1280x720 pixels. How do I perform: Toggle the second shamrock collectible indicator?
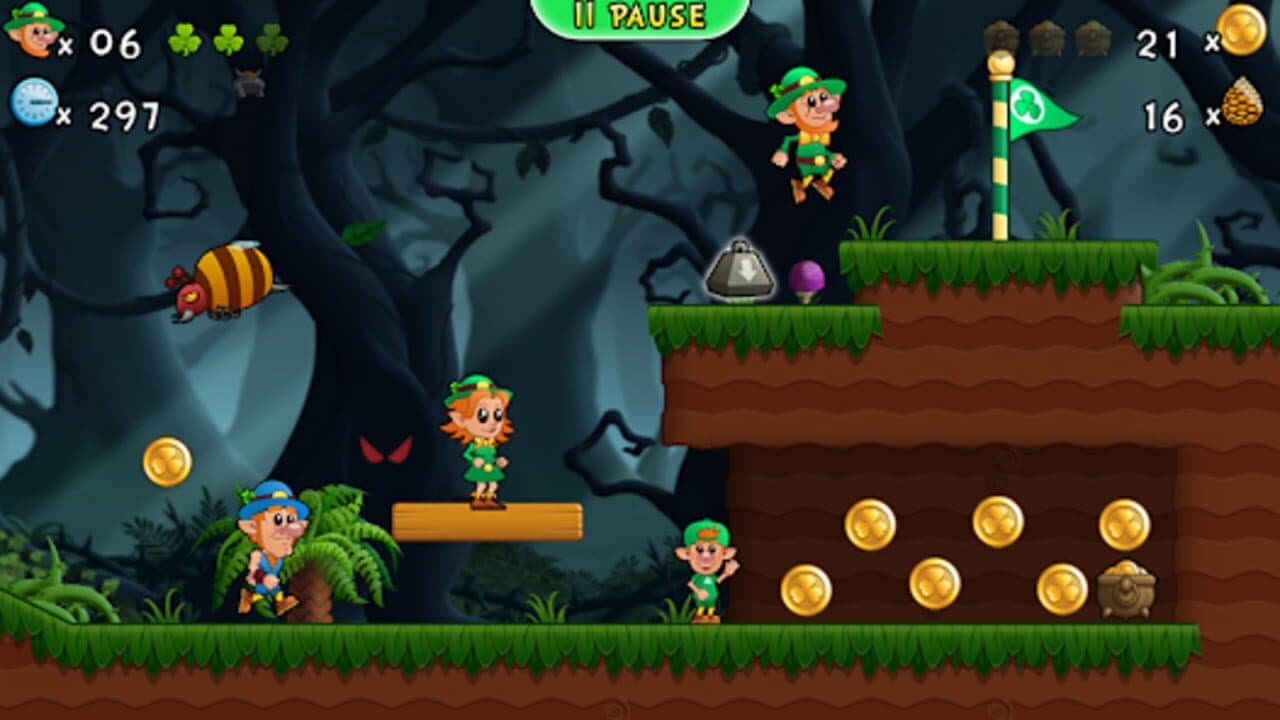tap(228, 40)
